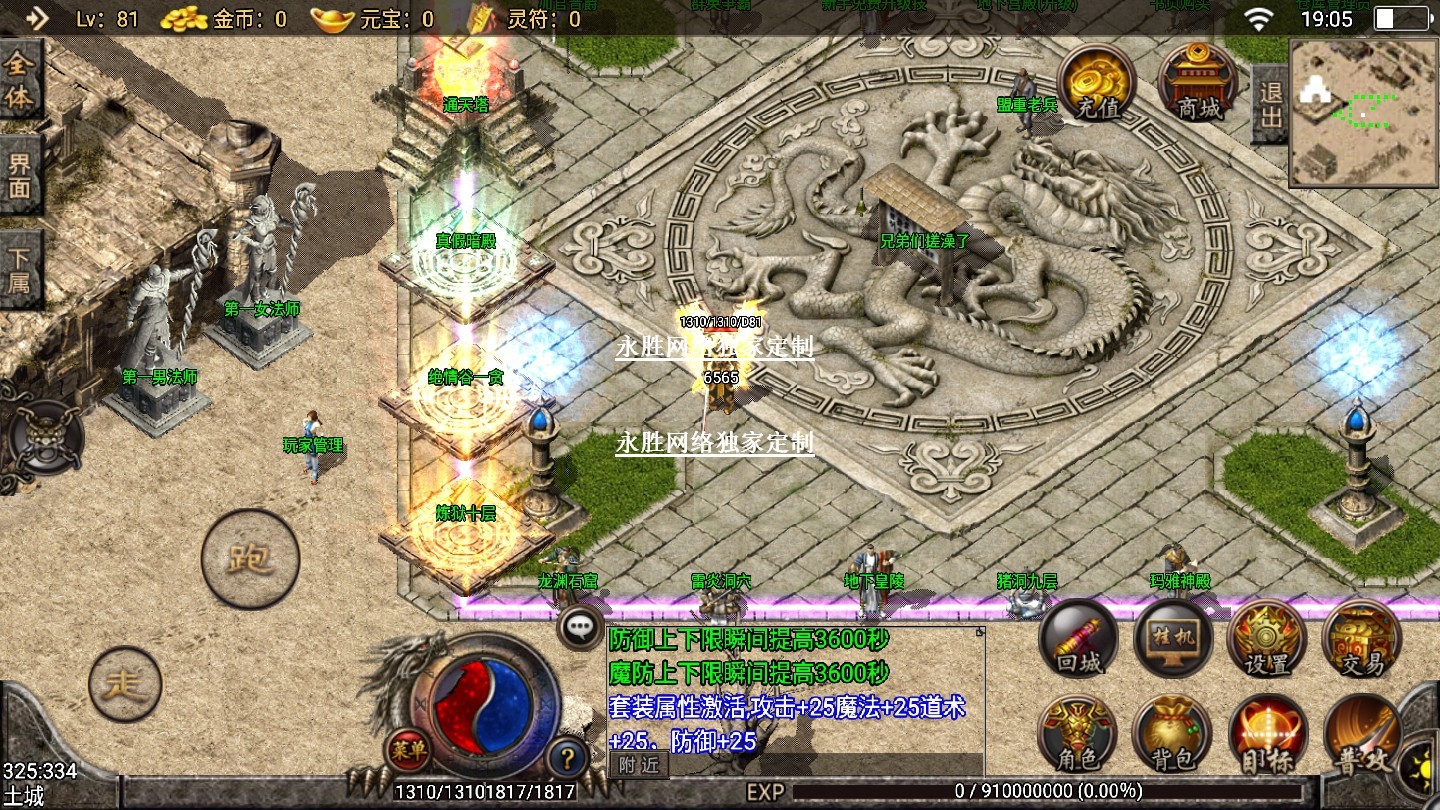
Task: Open the 充值 recharge icon
Action: (1097, 83)
